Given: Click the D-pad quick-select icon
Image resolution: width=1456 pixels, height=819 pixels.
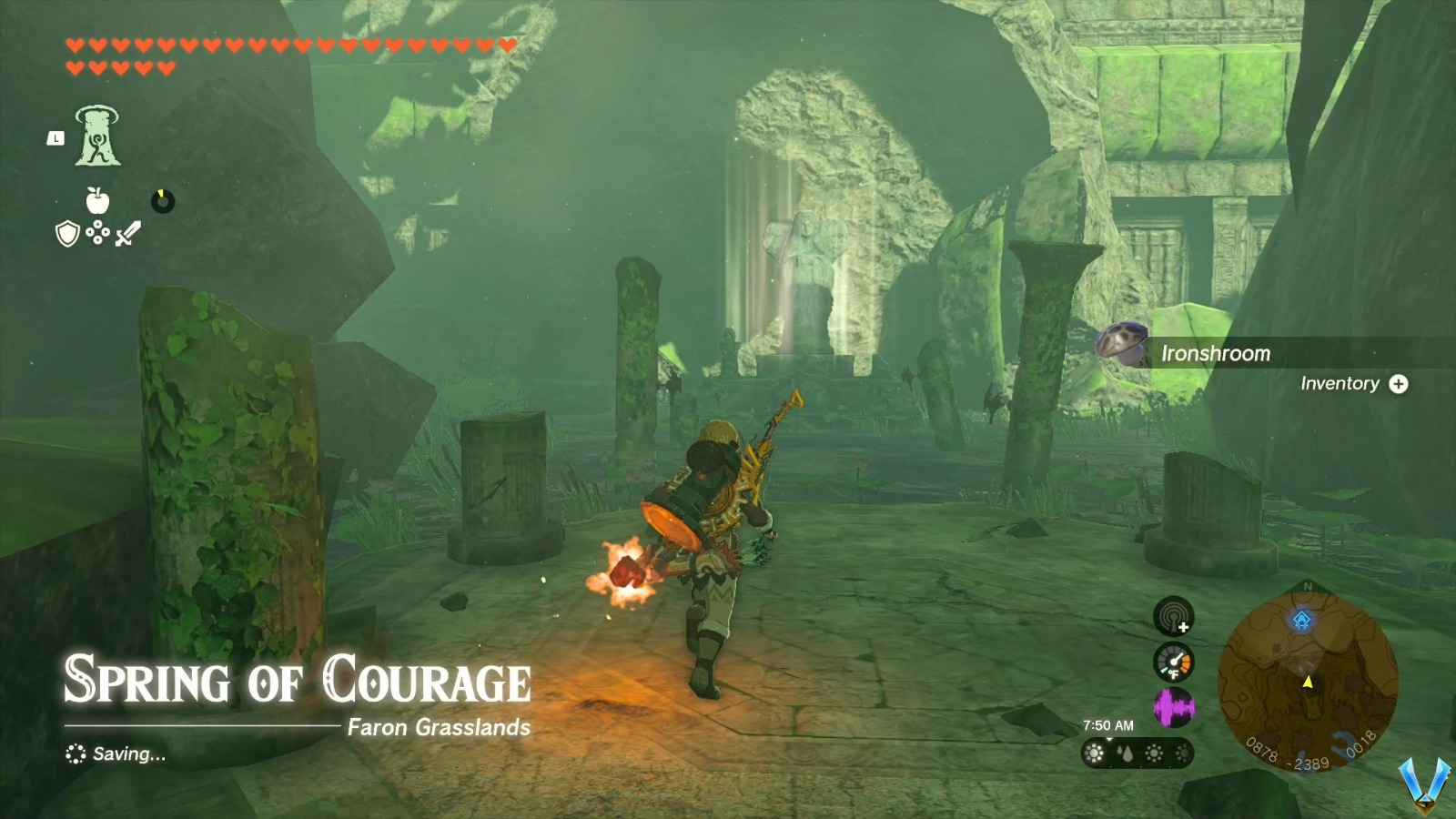Looking at the screenshot, I should (97, 235).
